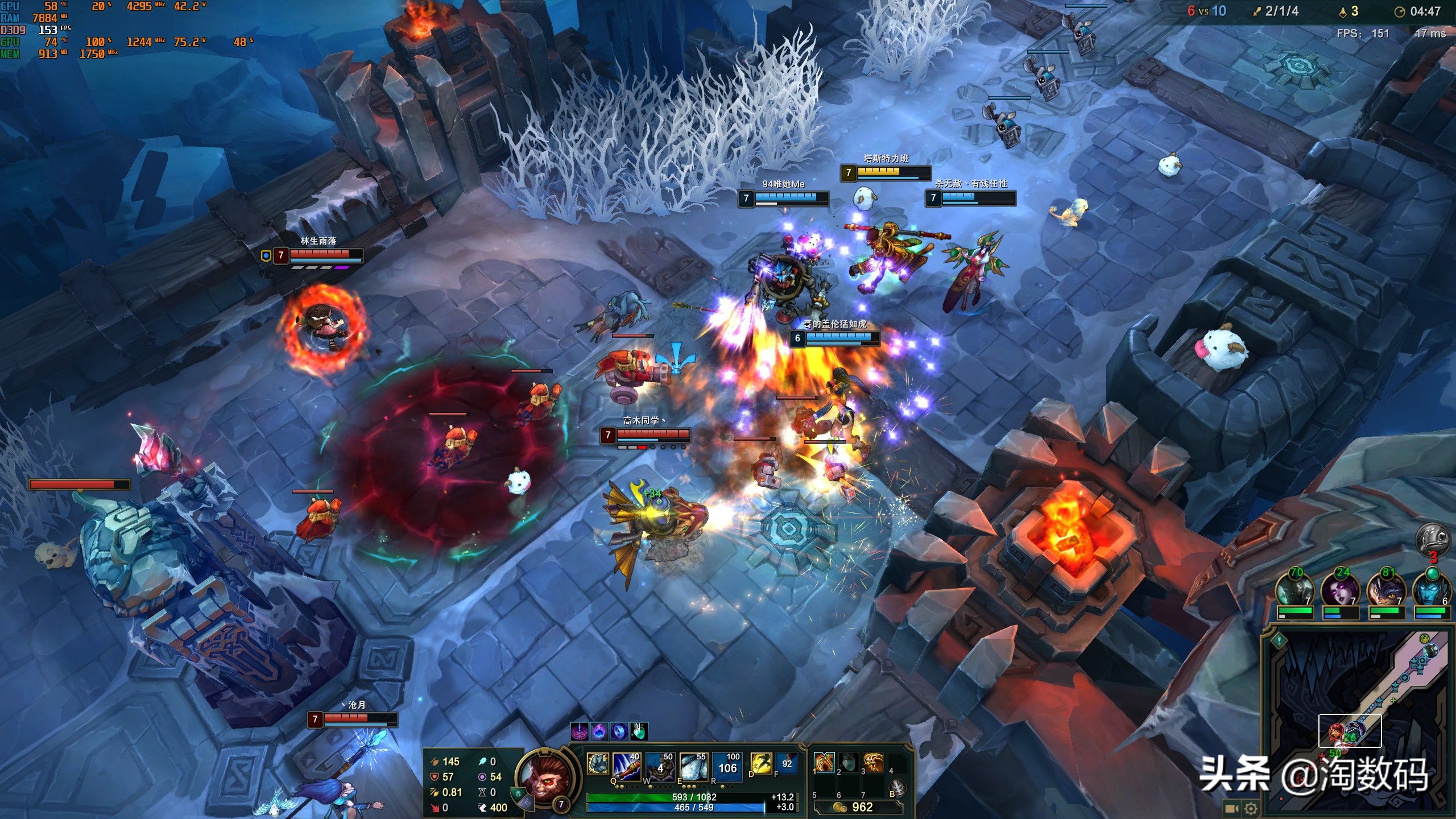
Task: Use the potion flask in slot 2
Action: tap(848, 762)
